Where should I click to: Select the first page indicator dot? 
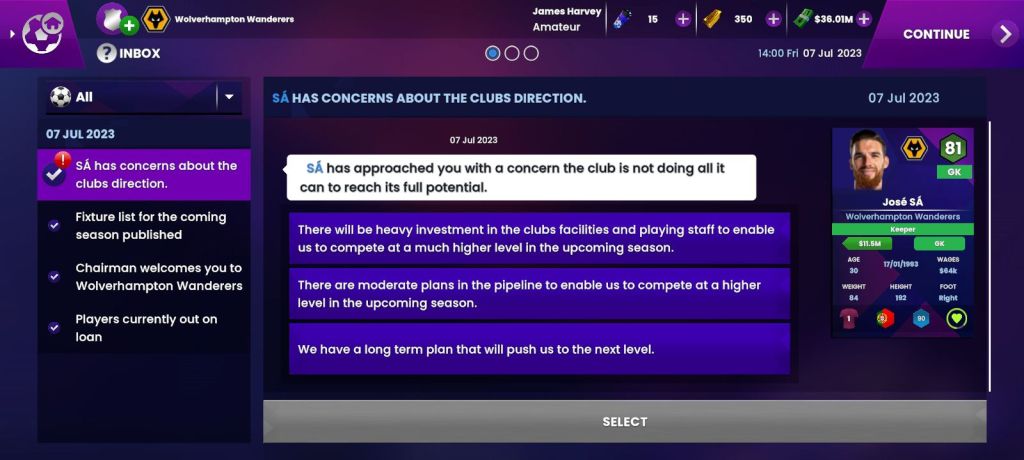492,53
